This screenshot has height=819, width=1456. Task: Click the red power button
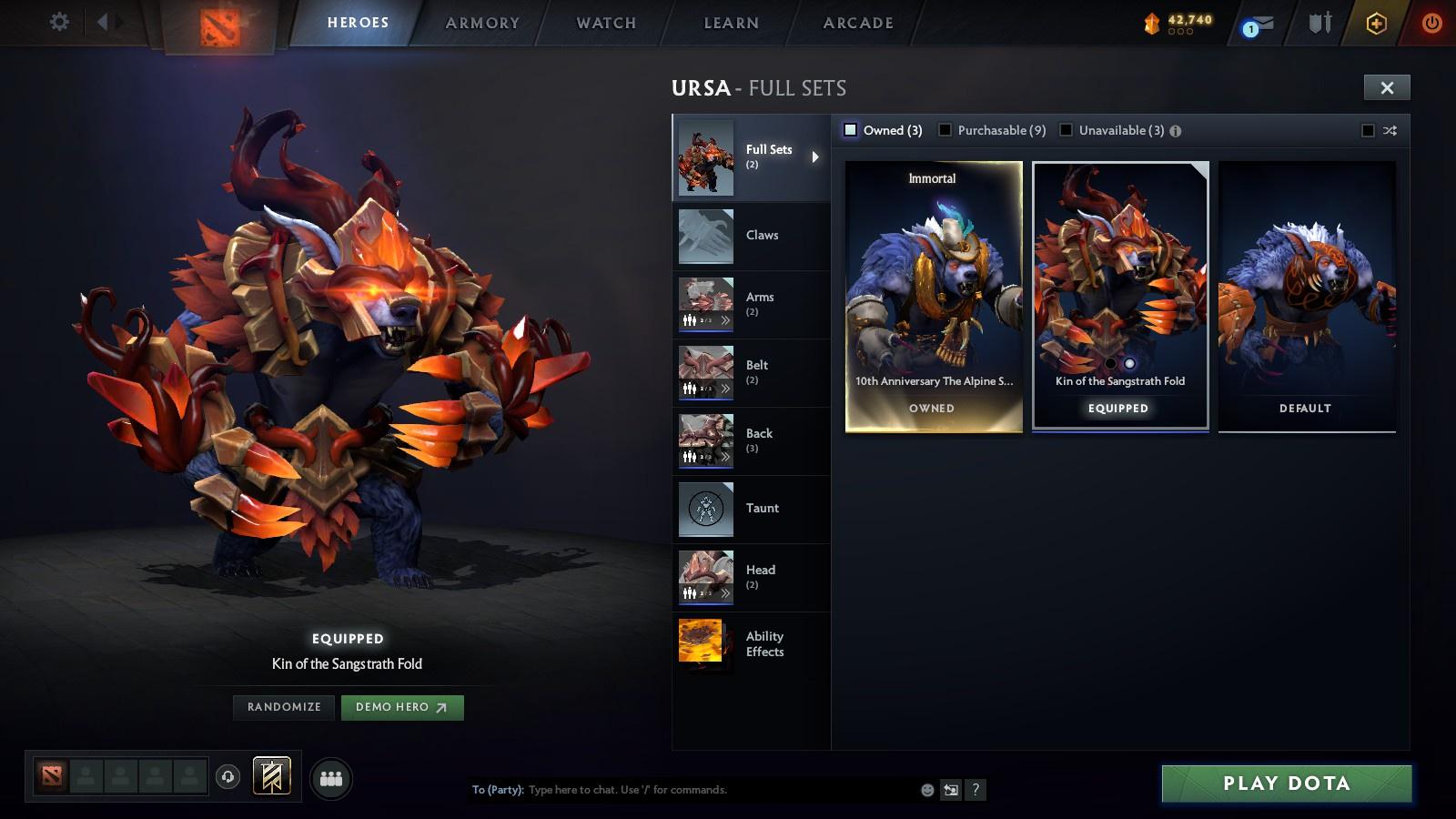coord(1431,23)
